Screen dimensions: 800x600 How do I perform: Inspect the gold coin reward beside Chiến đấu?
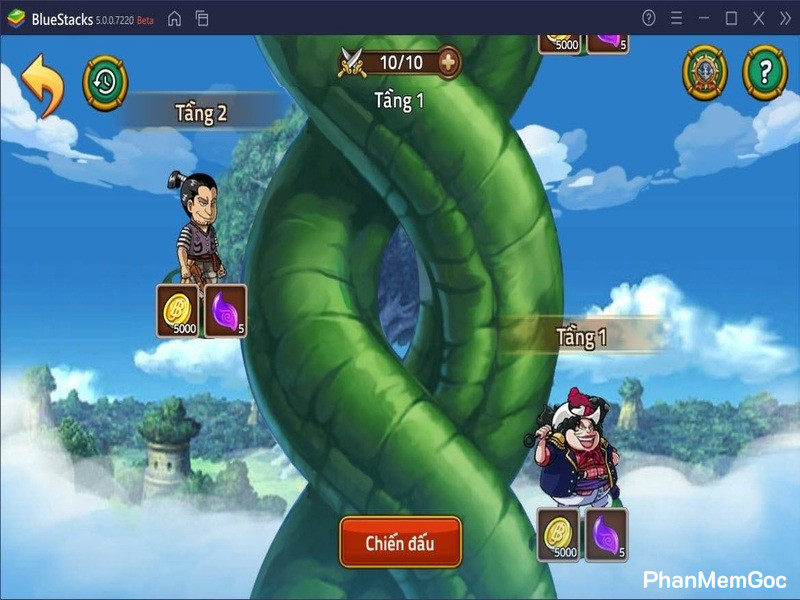(x=560, y=534)
